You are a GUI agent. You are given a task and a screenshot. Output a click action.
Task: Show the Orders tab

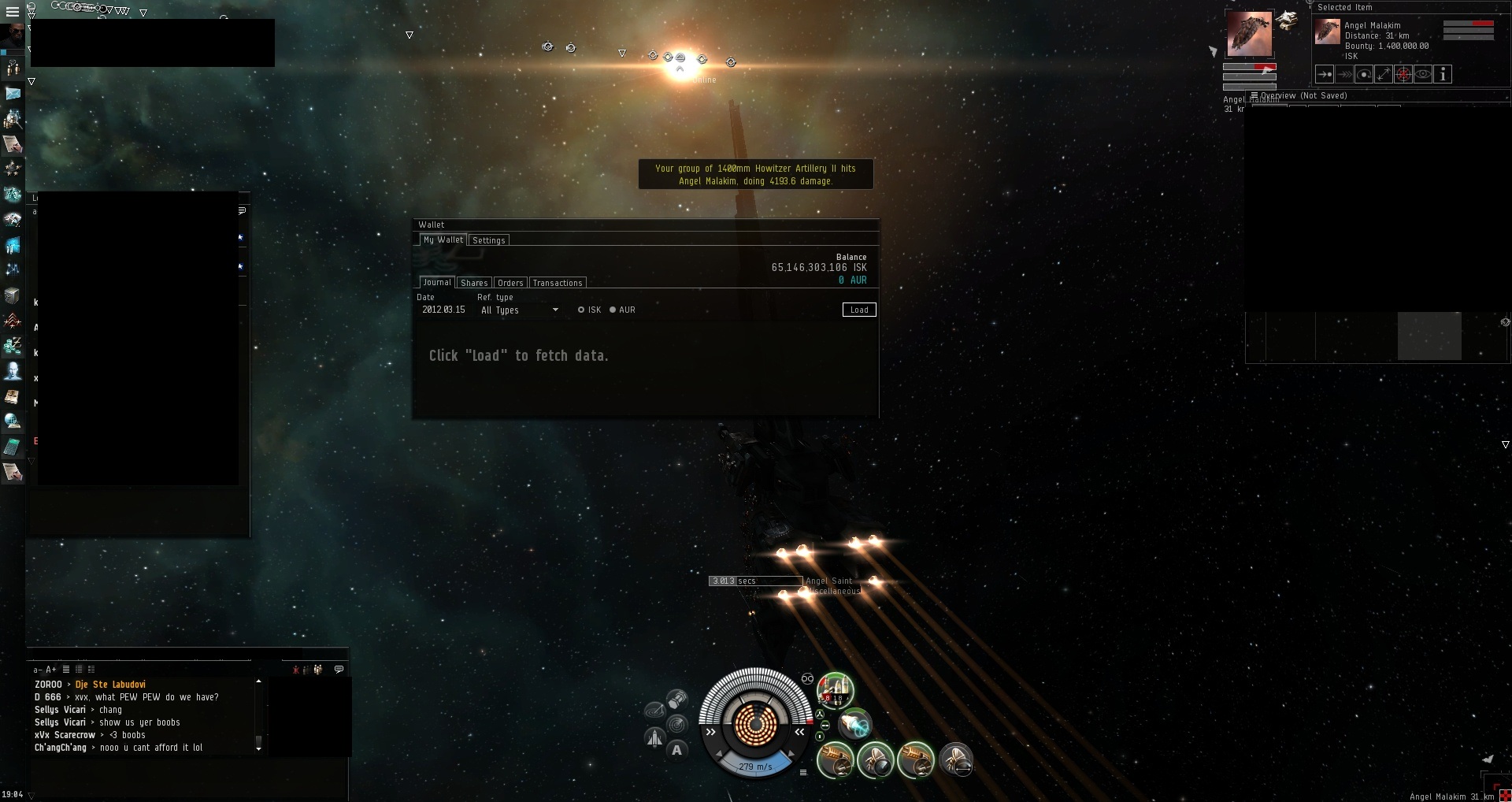[510, 283]
